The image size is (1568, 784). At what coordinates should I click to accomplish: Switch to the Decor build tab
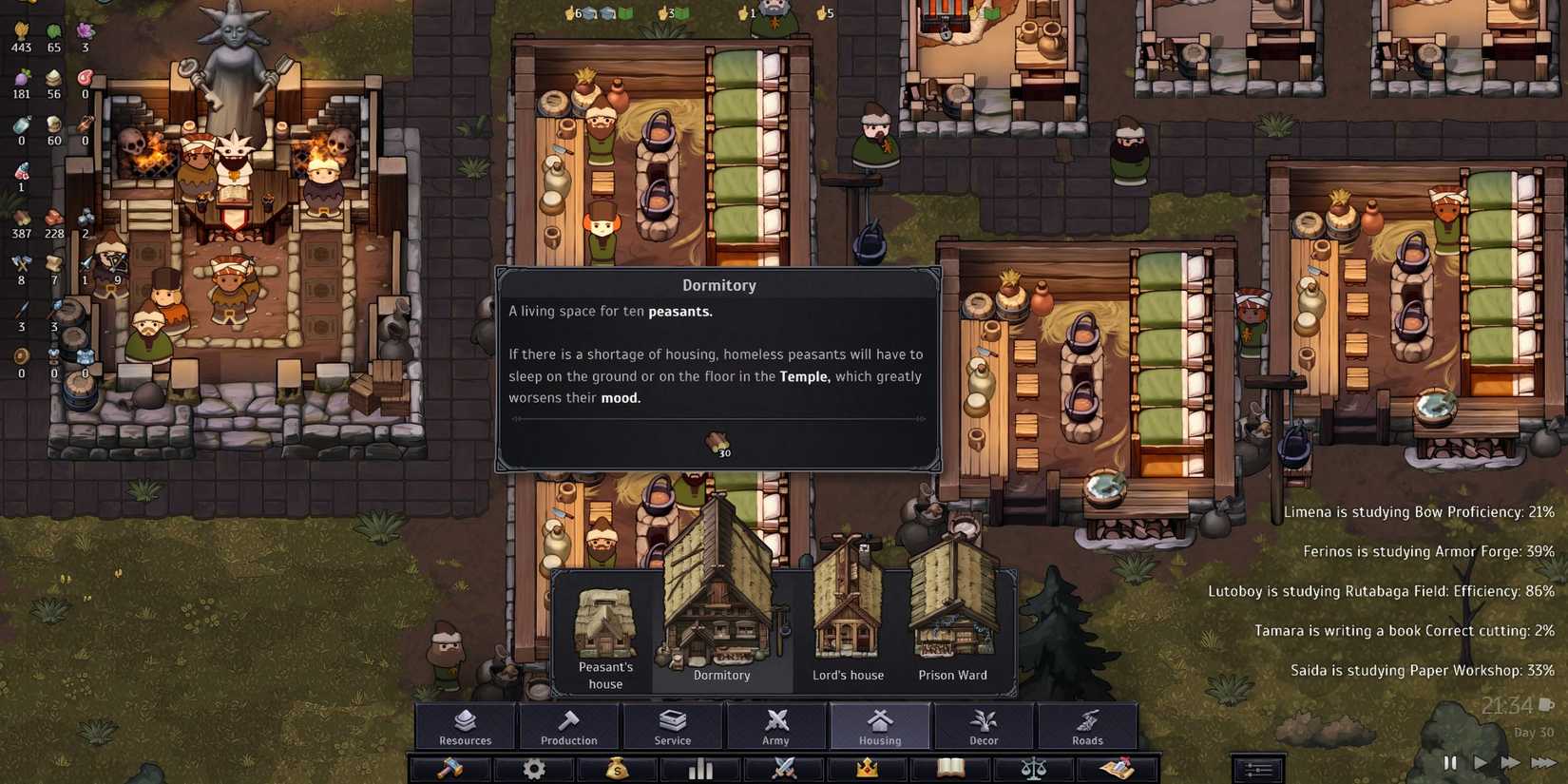(984, 727)
